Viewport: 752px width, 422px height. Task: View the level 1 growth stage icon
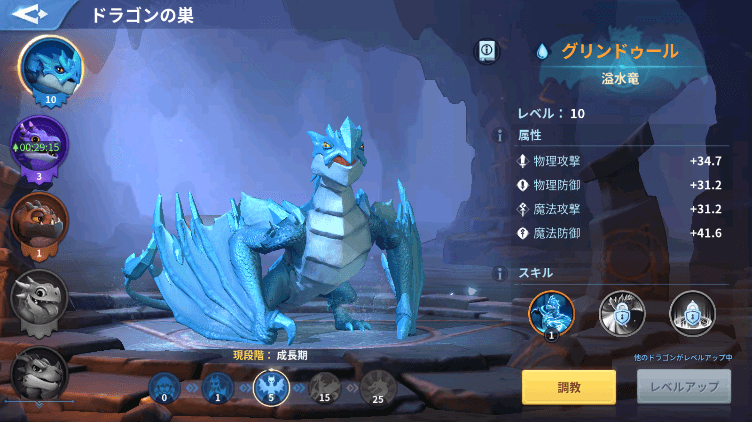coord(216,386)
